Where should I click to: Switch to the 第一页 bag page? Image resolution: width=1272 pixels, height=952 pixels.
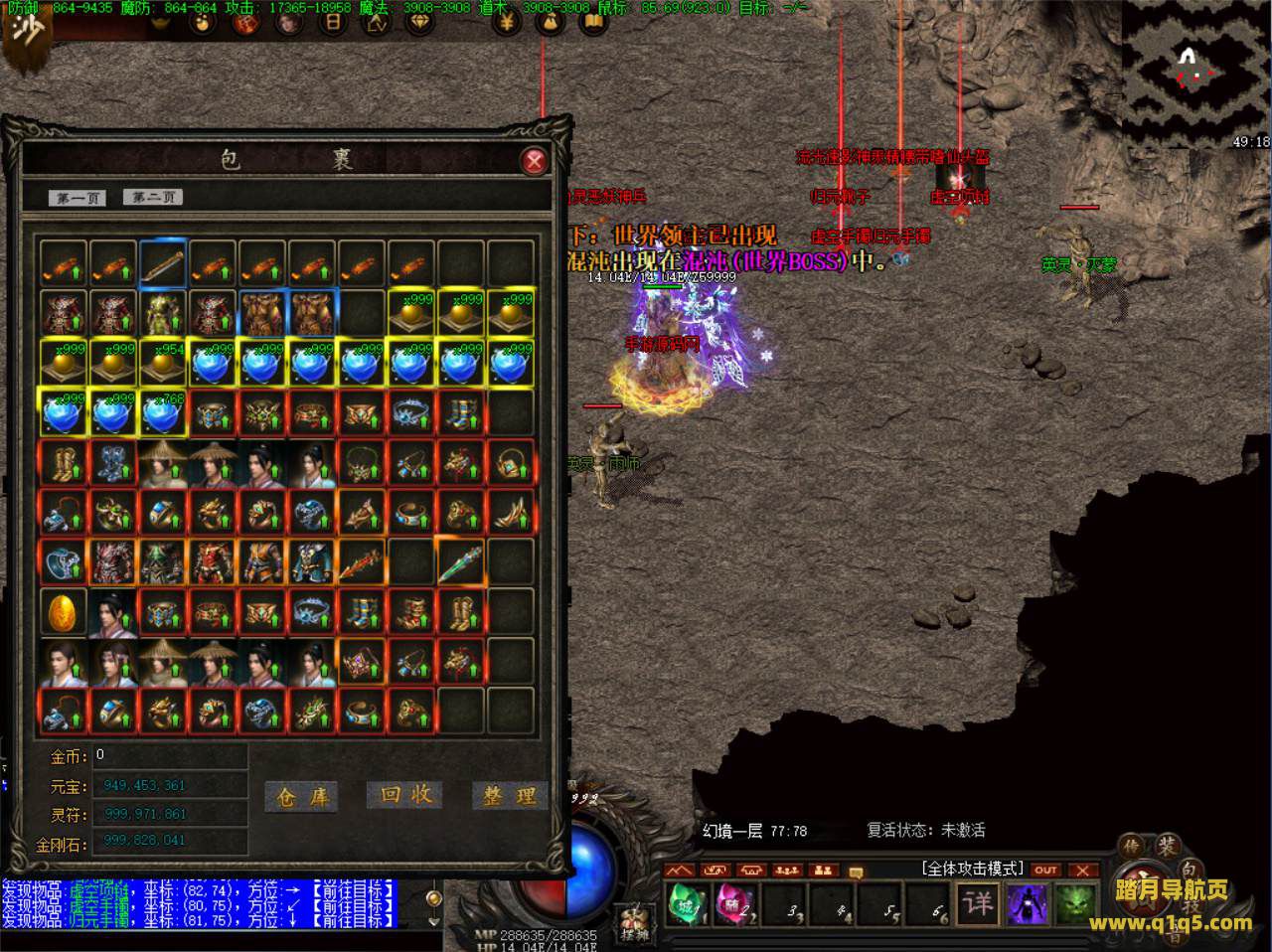pyautogui.click(x=78, y=198)
